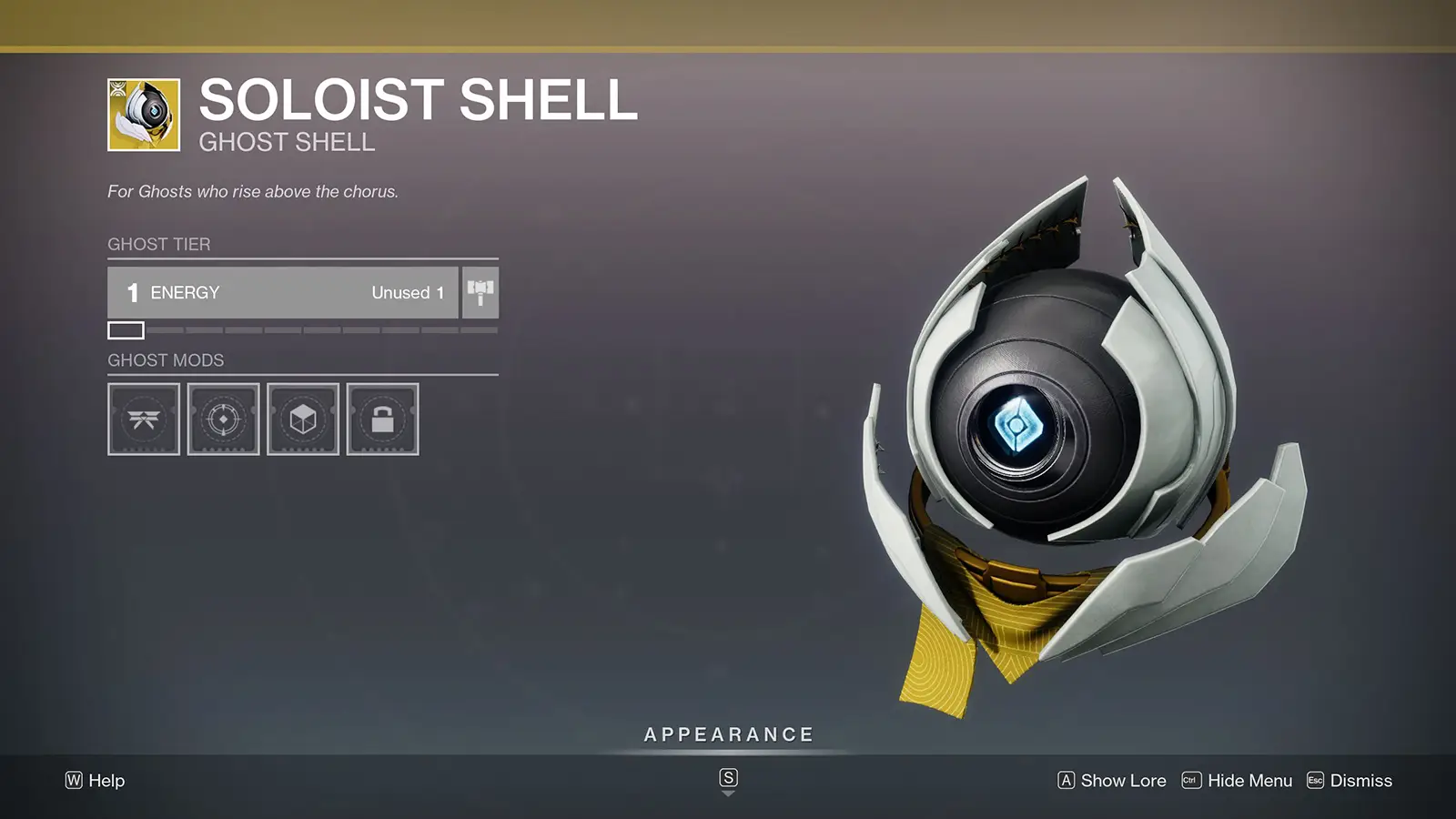Image resolution: width=1456 pixels, height=819 pixels.
Task: Click the first Ghost Tier progress segment
Action: coord(124,329)
